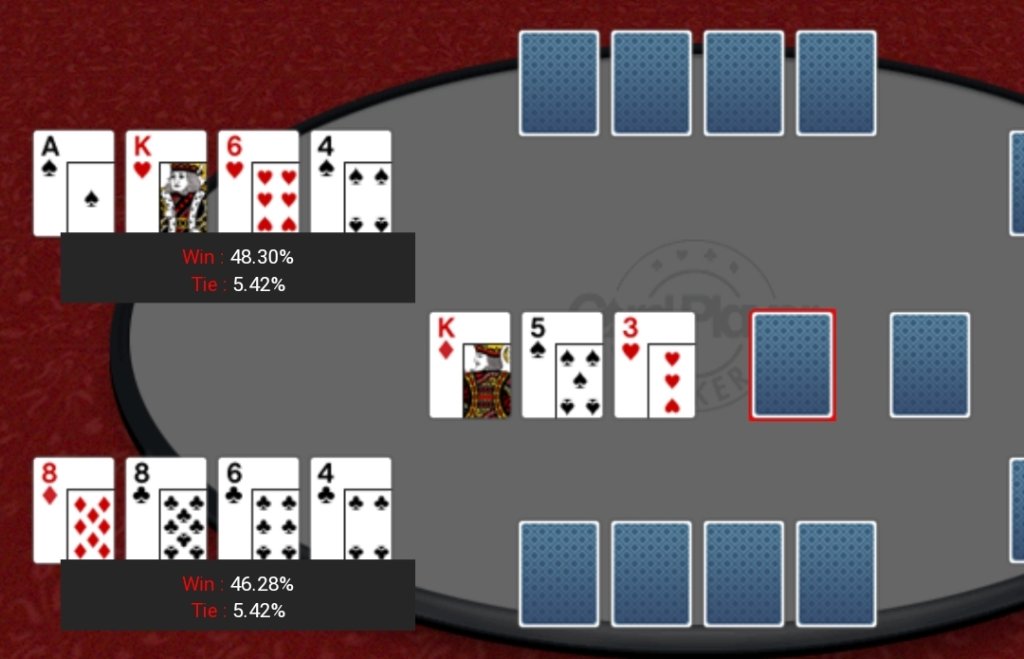This screenshot has height=659, width=1024.
Task: Click the Four of Spades card
Action: [x=350, y=182]
